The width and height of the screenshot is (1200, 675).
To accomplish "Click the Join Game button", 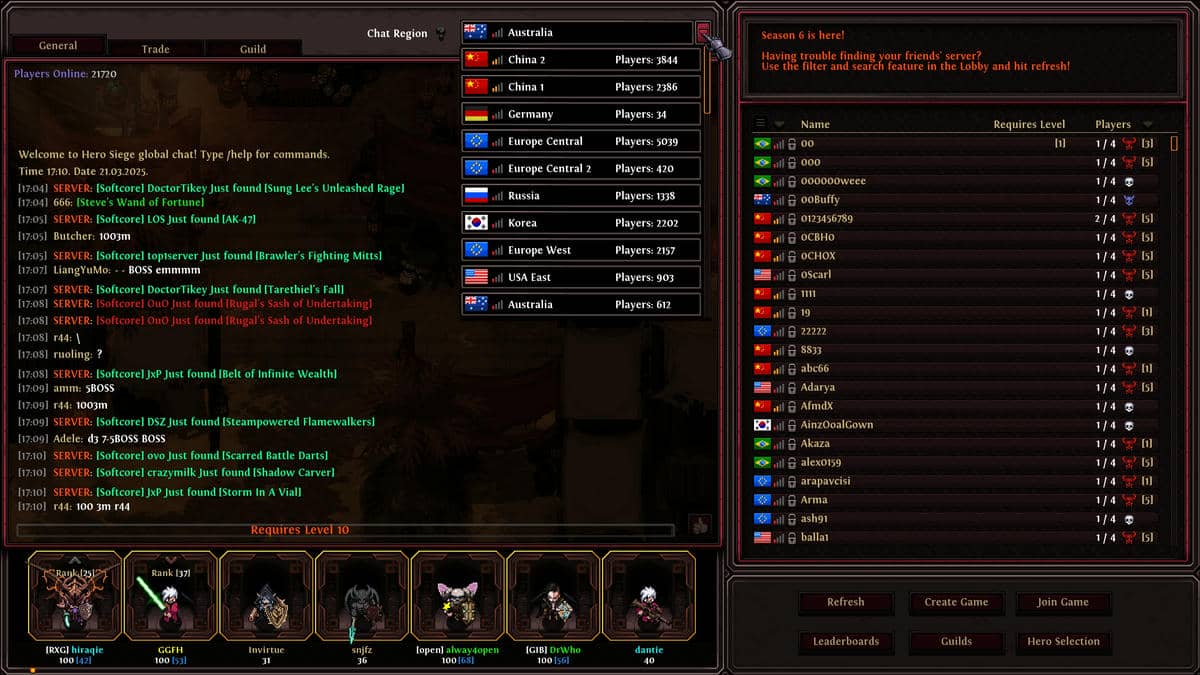I will pos(1063,602).
